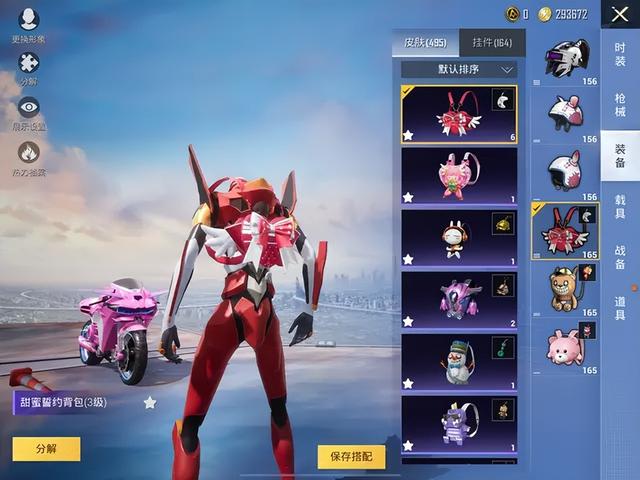Save the outfit with 保存搭配
640x480 pixels.
(351, 456)
